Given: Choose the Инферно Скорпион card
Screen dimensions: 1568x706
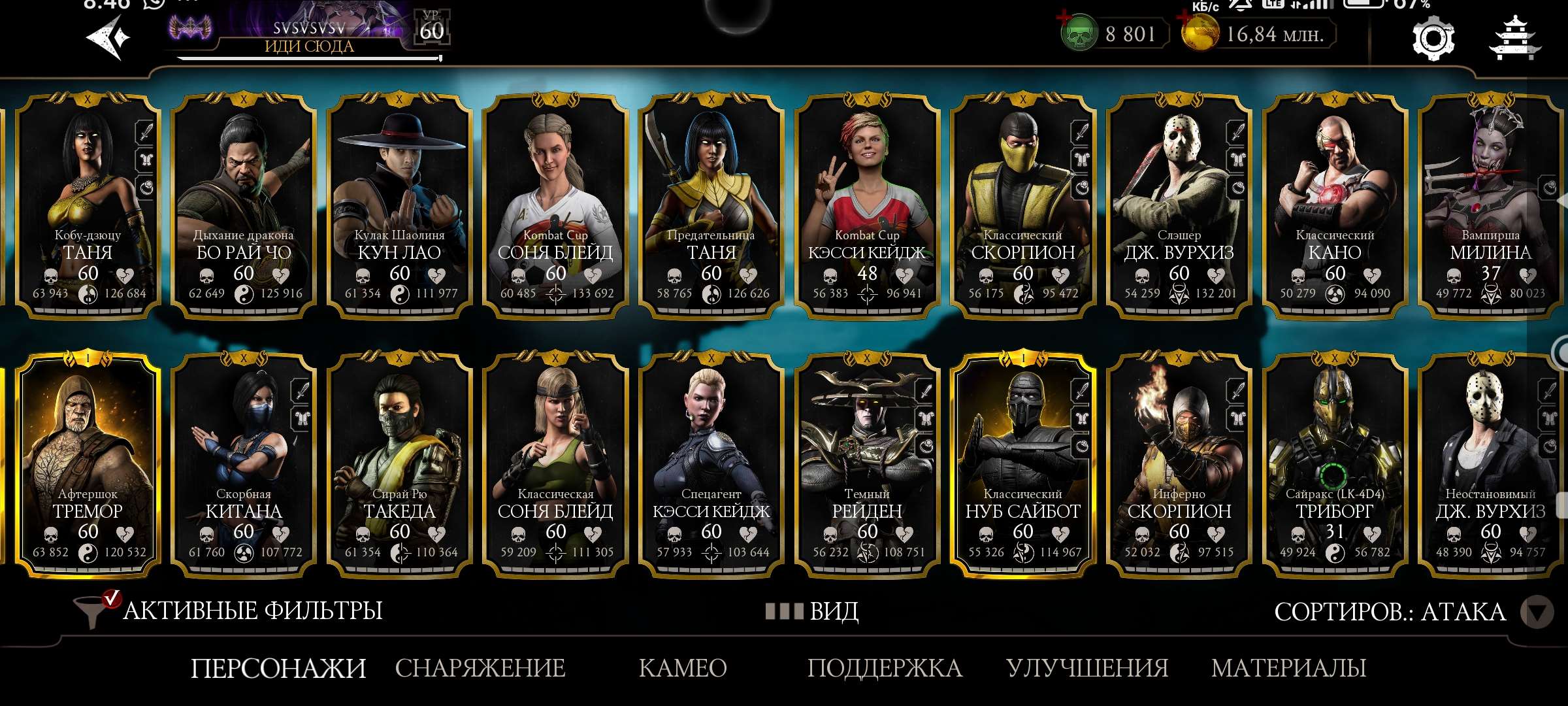Looking at the screenshot, I should [1179, 465].
